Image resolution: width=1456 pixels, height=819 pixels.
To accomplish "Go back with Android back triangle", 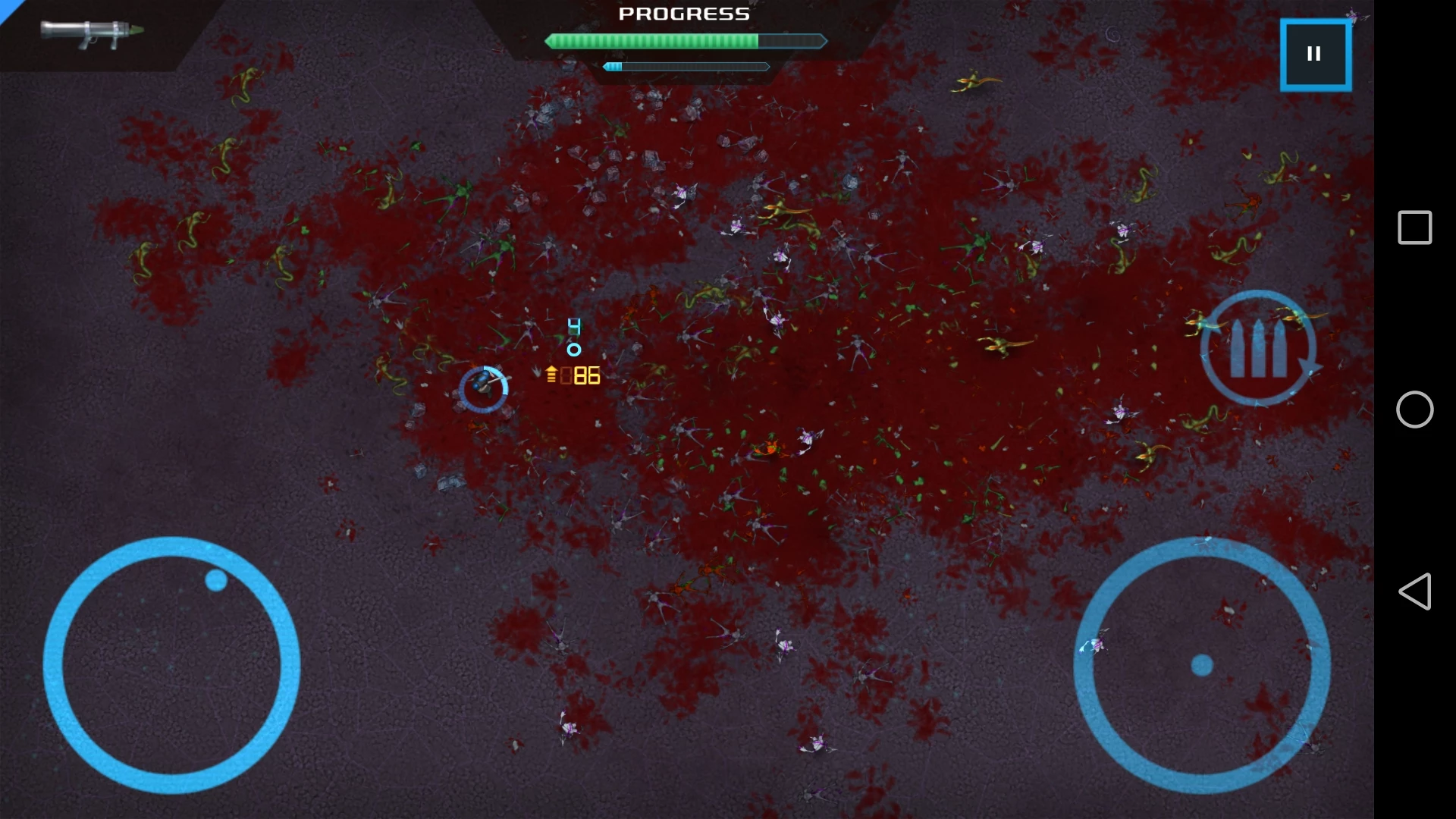I will [1414, 591].
